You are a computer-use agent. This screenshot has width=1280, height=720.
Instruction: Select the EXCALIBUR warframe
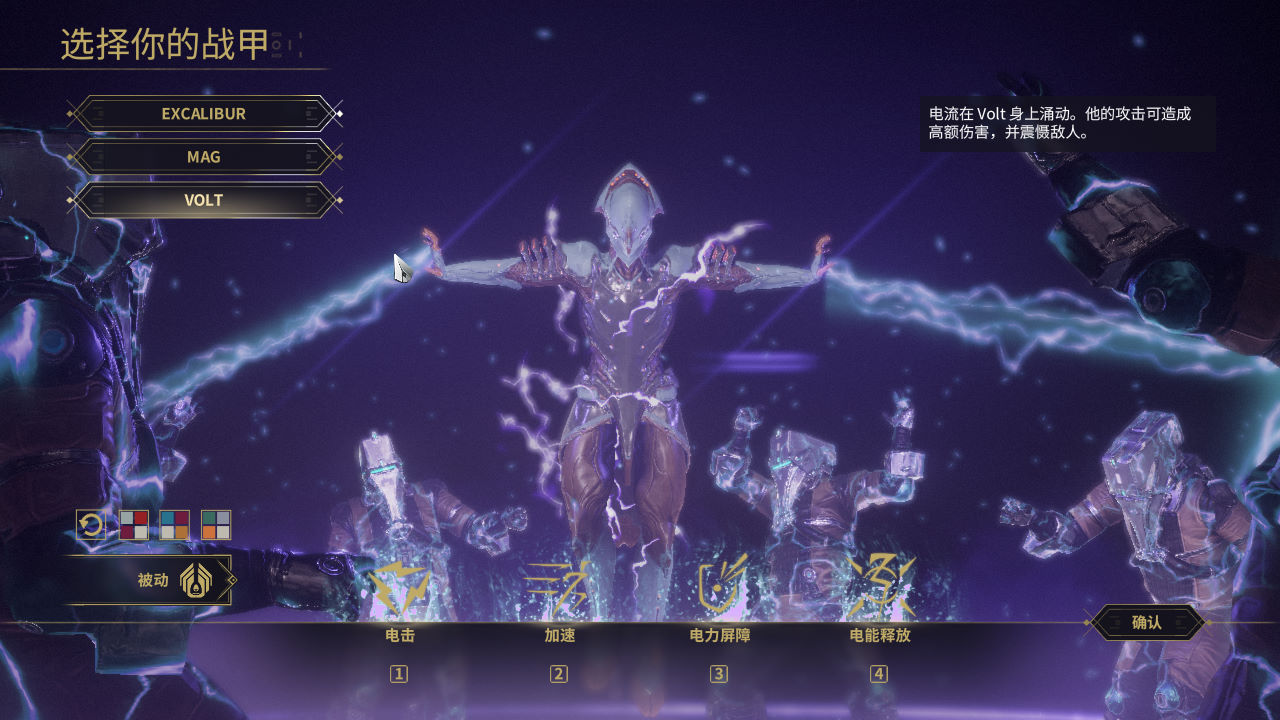[x=204, y=114]
